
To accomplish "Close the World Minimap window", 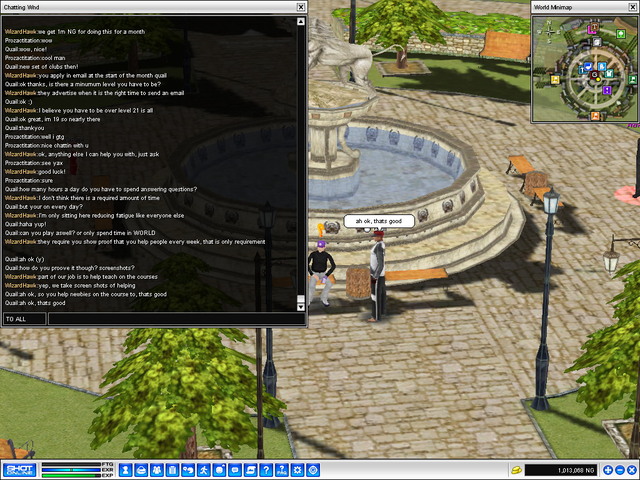I will pyautogui.click(x=633, y=7).
